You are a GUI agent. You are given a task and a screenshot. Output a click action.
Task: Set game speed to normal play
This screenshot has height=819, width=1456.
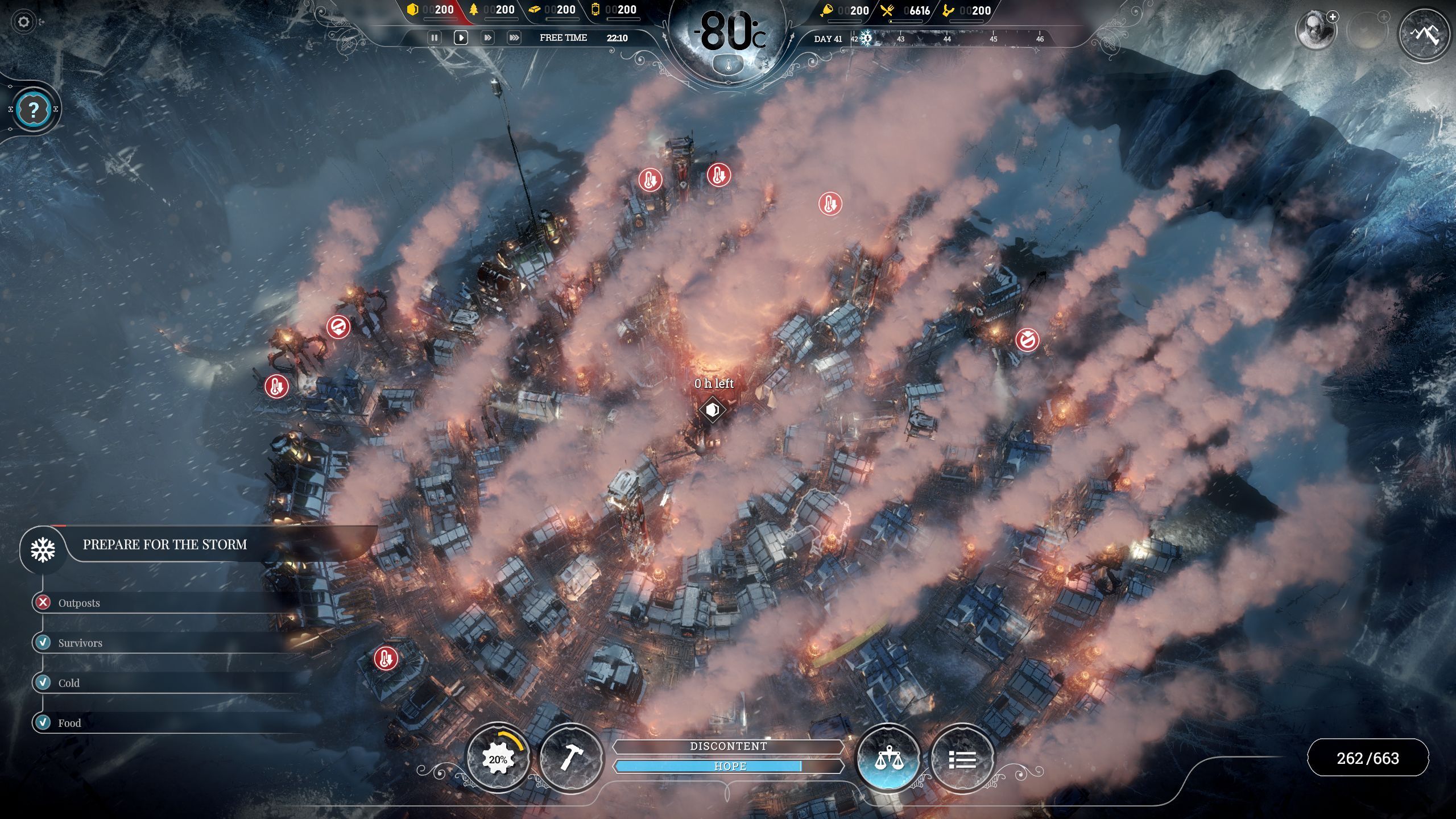(461, 38)
